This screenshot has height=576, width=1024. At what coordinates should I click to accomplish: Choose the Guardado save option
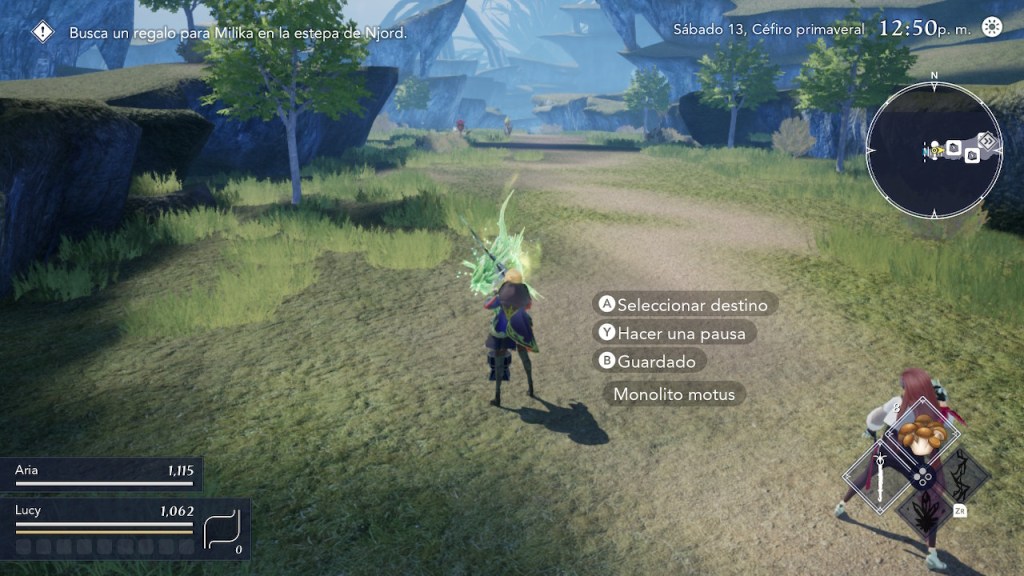coord(650,361)
